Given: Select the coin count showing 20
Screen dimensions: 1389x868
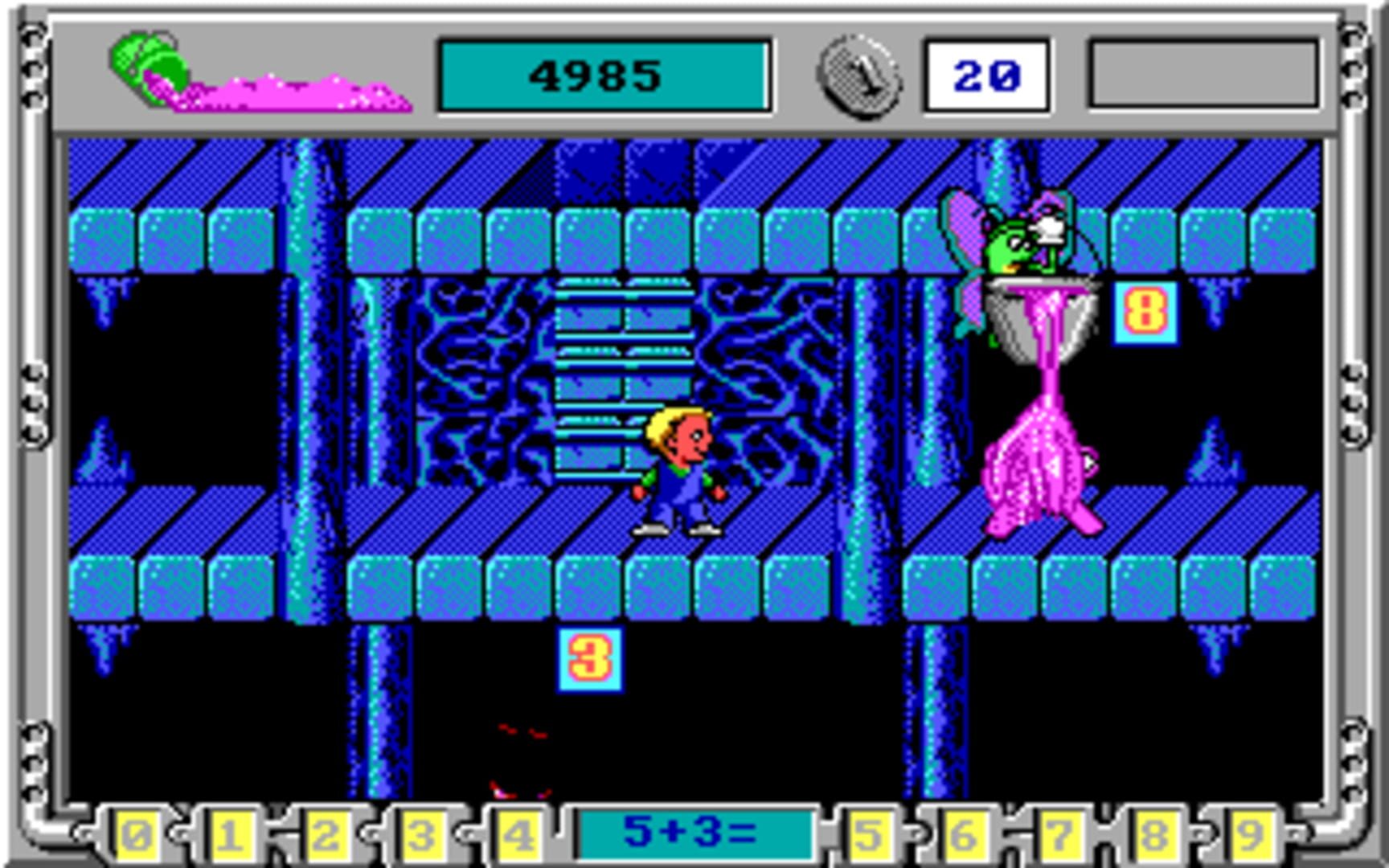Looking at the screenshot, I should pyautogui.click(x=987, y=76).
